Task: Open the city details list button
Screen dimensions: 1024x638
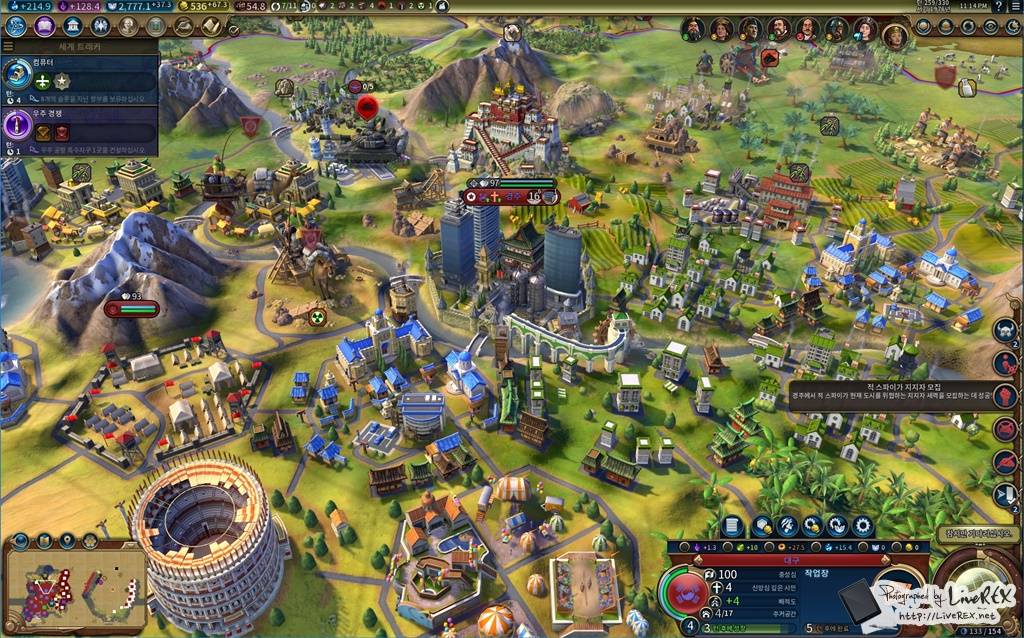Action: click(x=733, y=525)
